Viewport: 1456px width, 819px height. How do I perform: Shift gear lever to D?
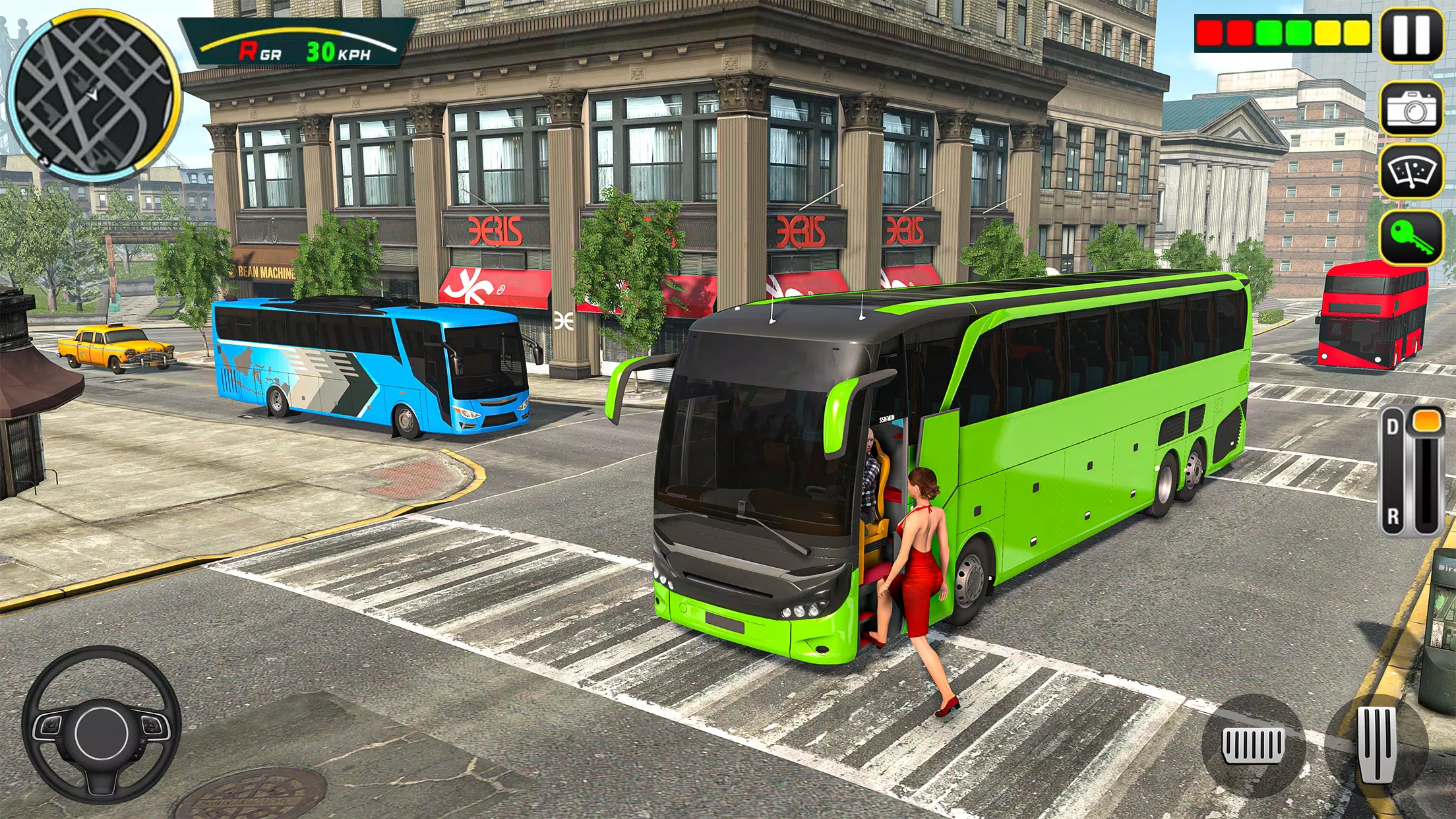tap(1393, 427)
